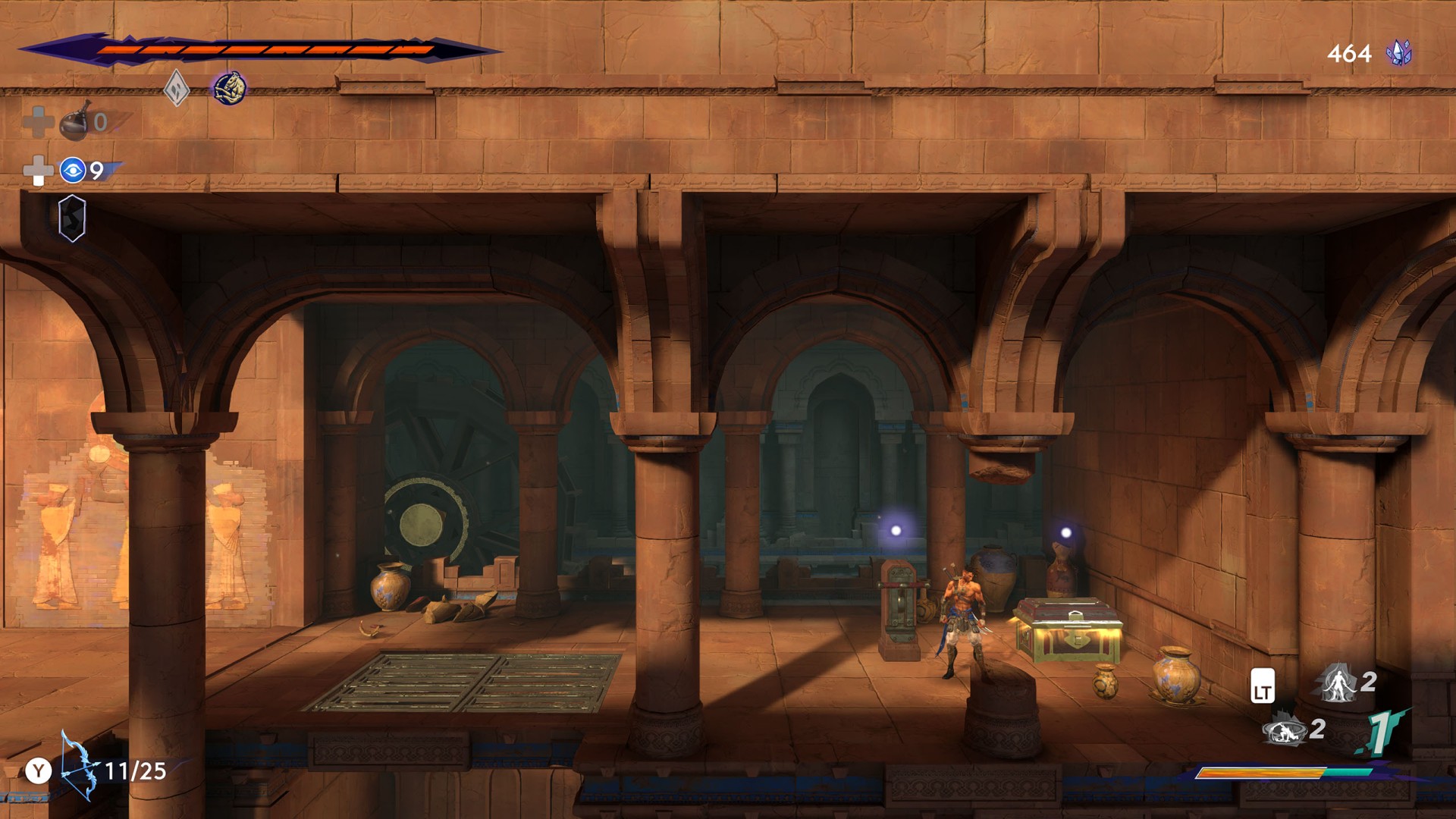Click the golden horse amulet icon

click(229, 88)
